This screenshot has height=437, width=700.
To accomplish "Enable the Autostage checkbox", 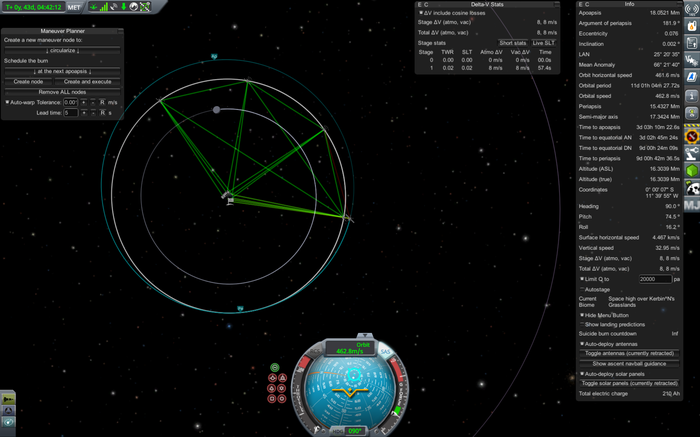I will [x=581, y=288].
